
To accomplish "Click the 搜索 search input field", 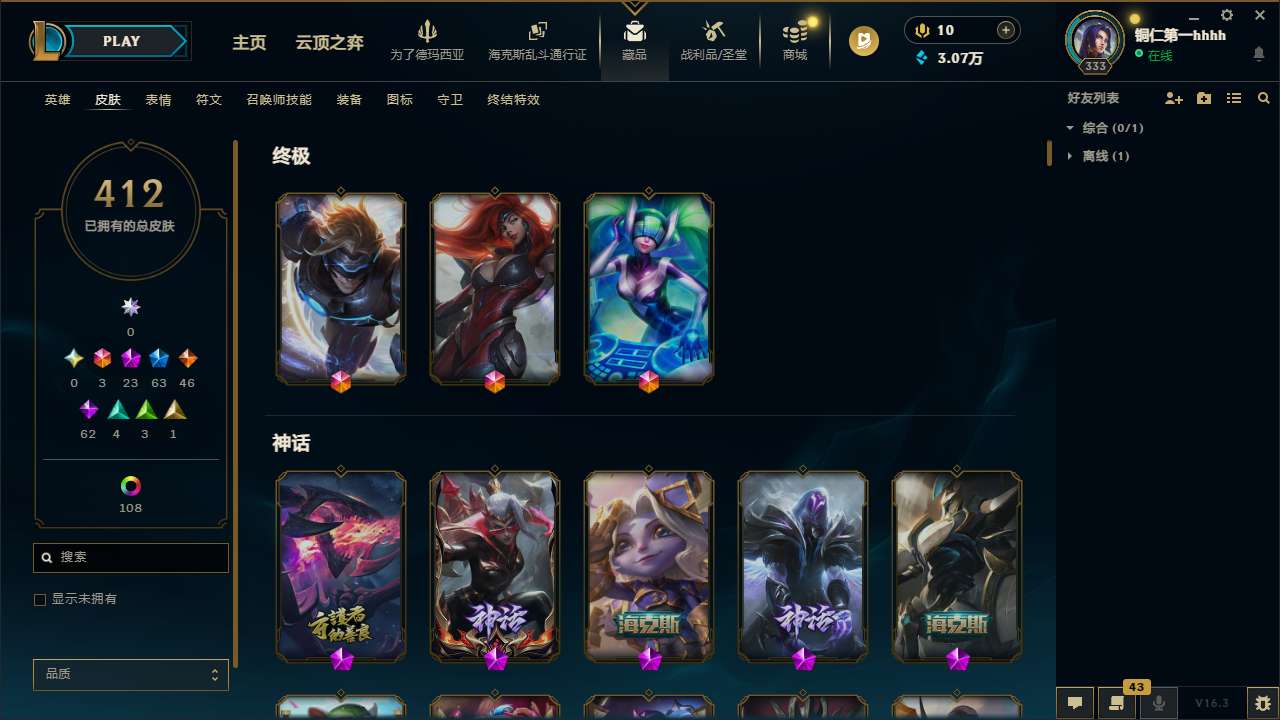I will click(x=130, y=557).
